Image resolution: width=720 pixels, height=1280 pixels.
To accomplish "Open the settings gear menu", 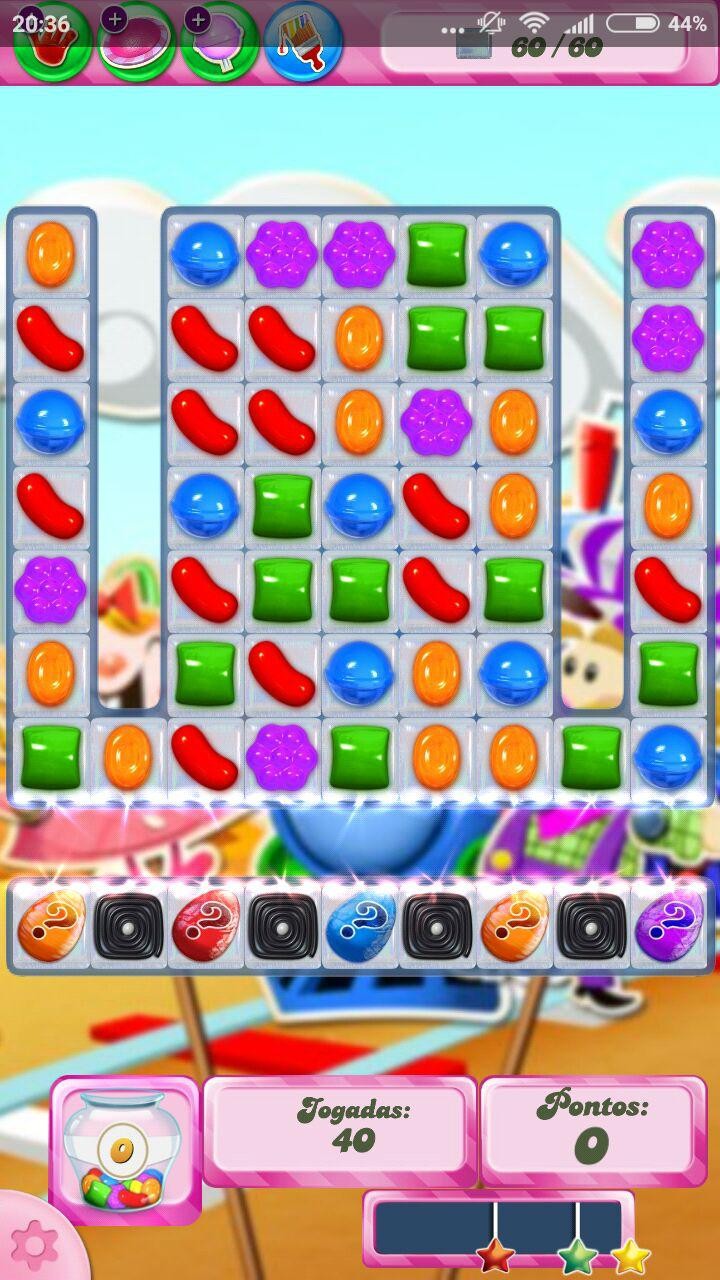I will (x=34, y=1243).
